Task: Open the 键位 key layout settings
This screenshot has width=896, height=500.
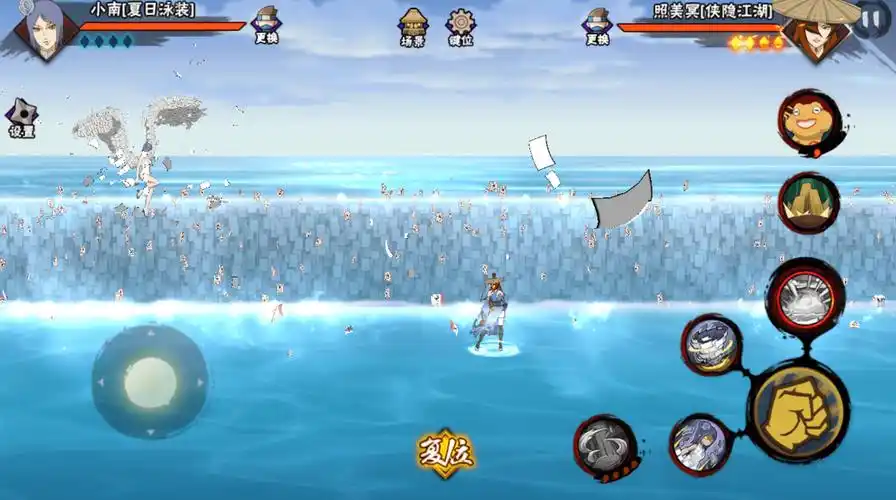Action: (461, 27)
